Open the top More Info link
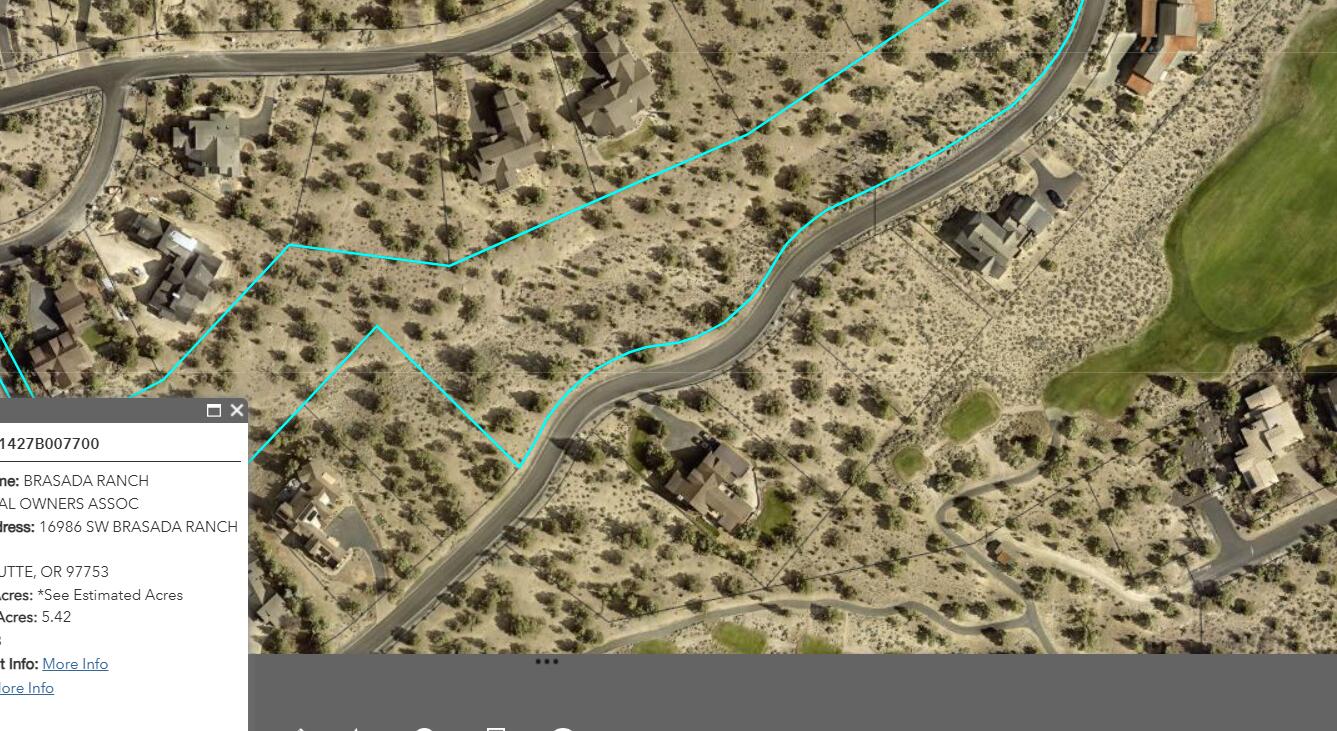 tap(77, 663)
